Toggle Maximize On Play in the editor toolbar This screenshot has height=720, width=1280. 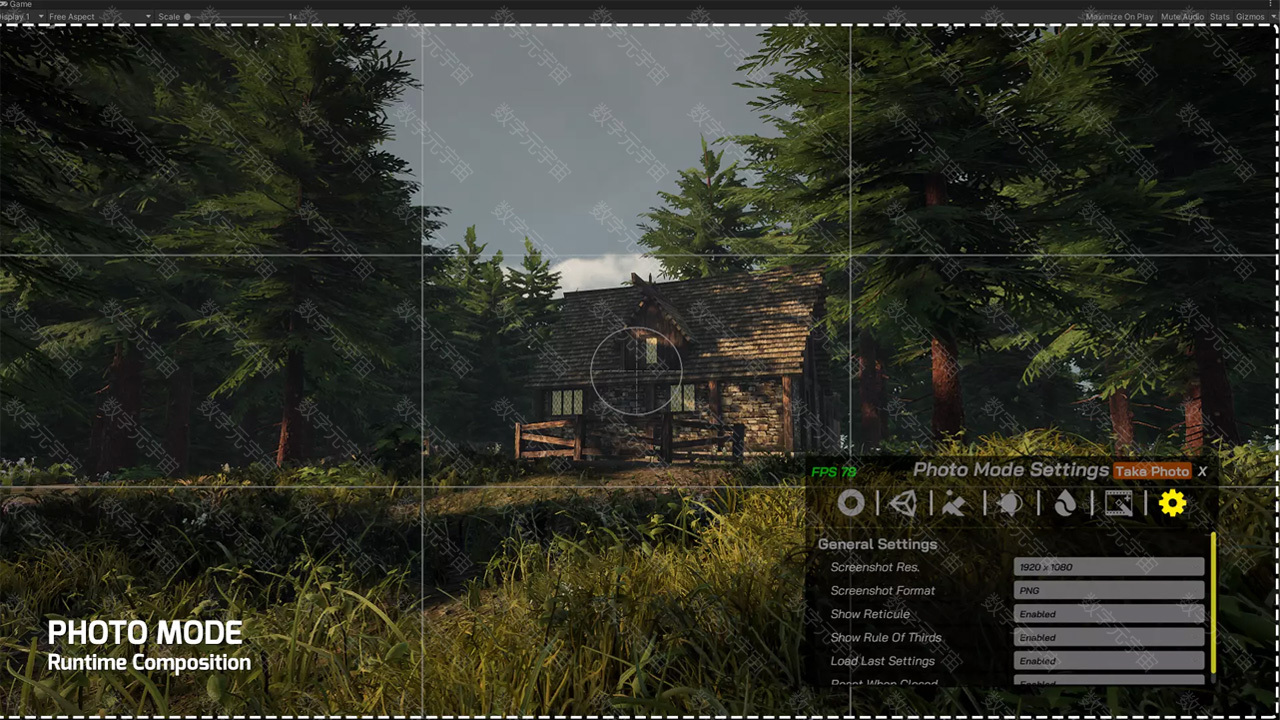[x=1119, y=17]
